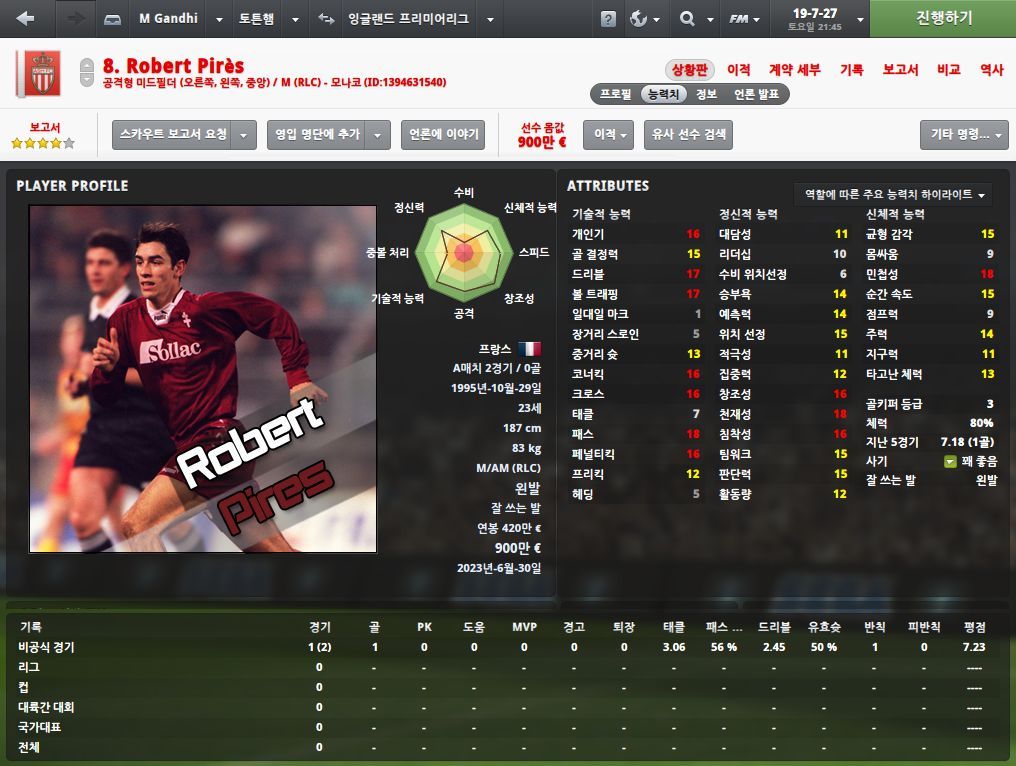Viewport: 1016px width, 766px height.
Task: Switch to the 계약 세부 contract tab
Action: tap(794, 70)
